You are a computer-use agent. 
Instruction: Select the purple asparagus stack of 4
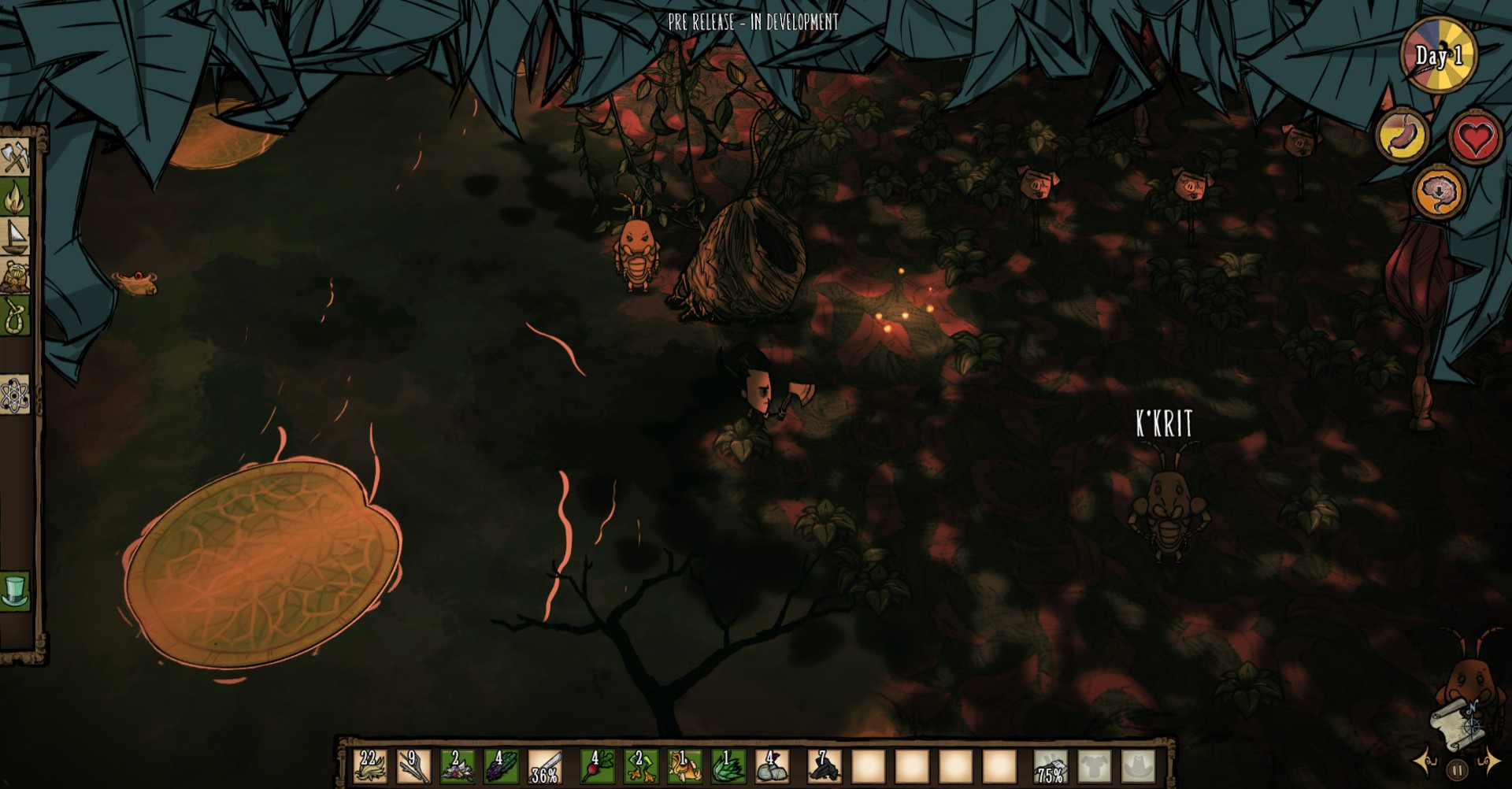501,765
